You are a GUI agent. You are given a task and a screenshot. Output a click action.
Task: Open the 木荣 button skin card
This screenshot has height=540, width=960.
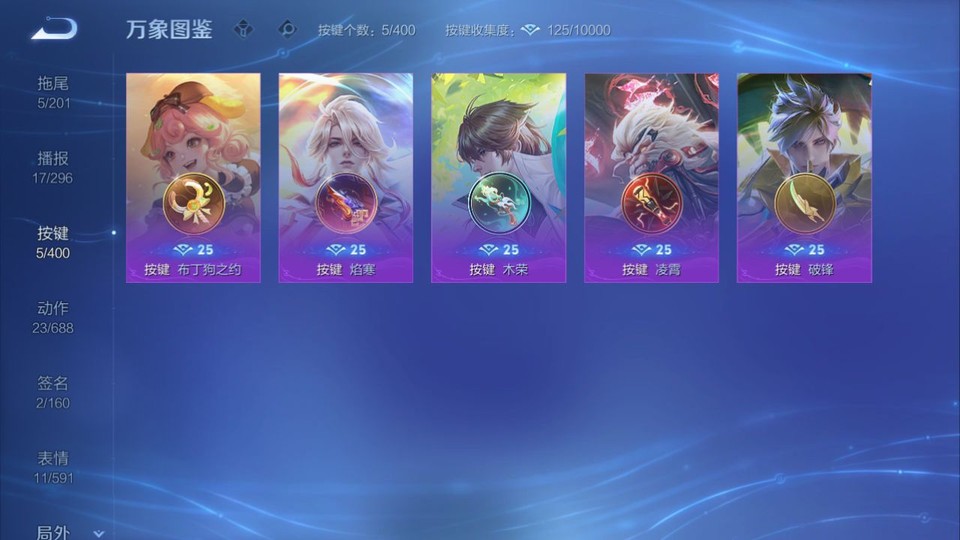(x=498, y=177)
